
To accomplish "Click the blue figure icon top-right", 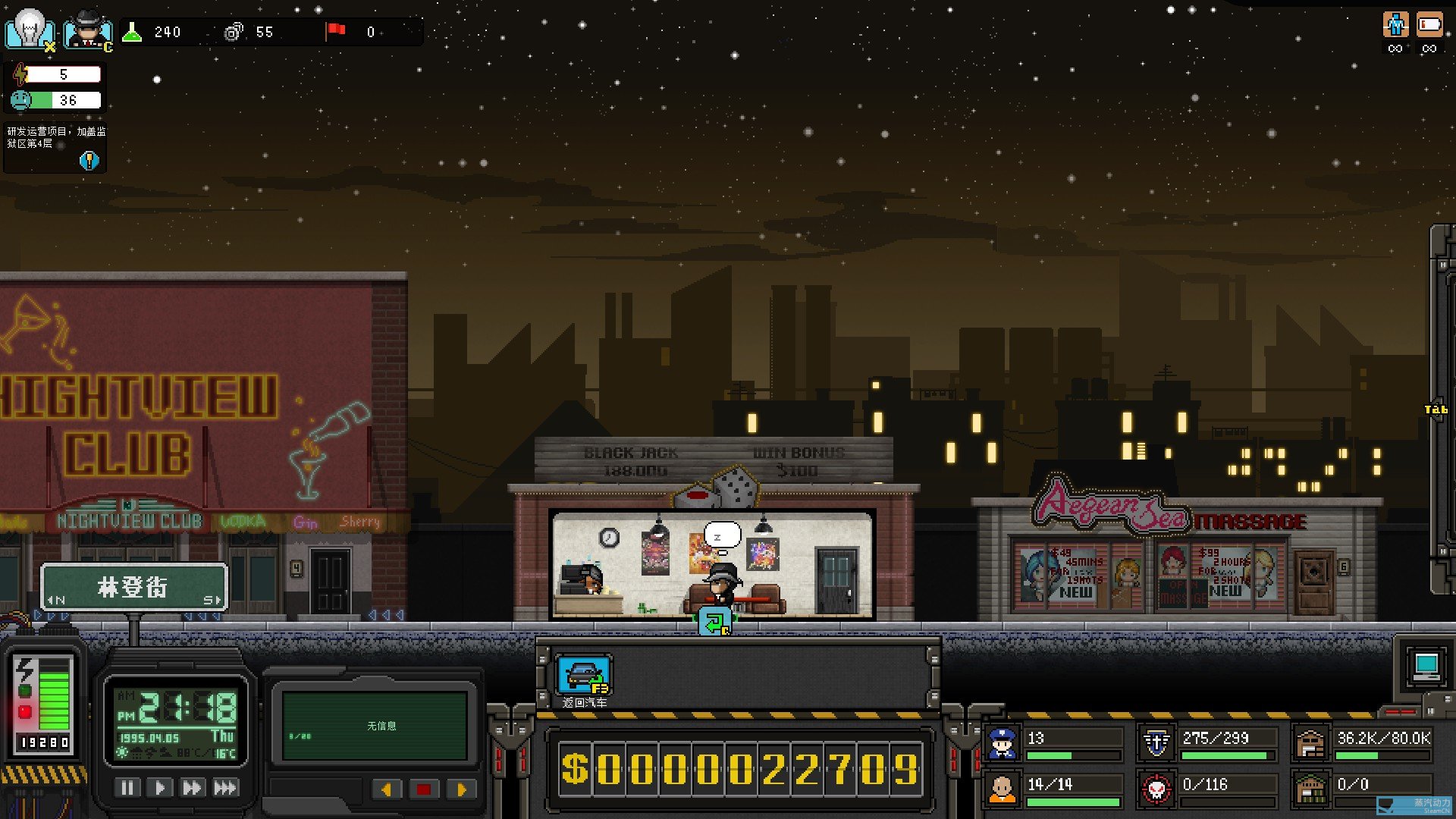I will (x=1395, y=25).
